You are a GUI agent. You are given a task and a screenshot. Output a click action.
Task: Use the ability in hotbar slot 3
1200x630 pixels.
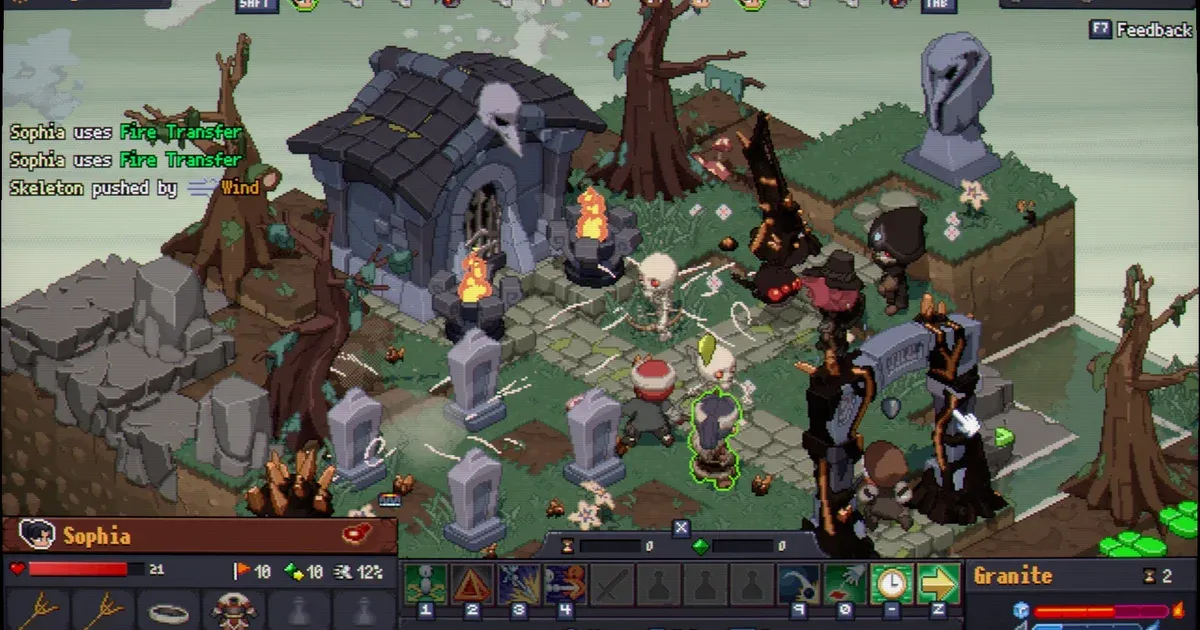518,583
